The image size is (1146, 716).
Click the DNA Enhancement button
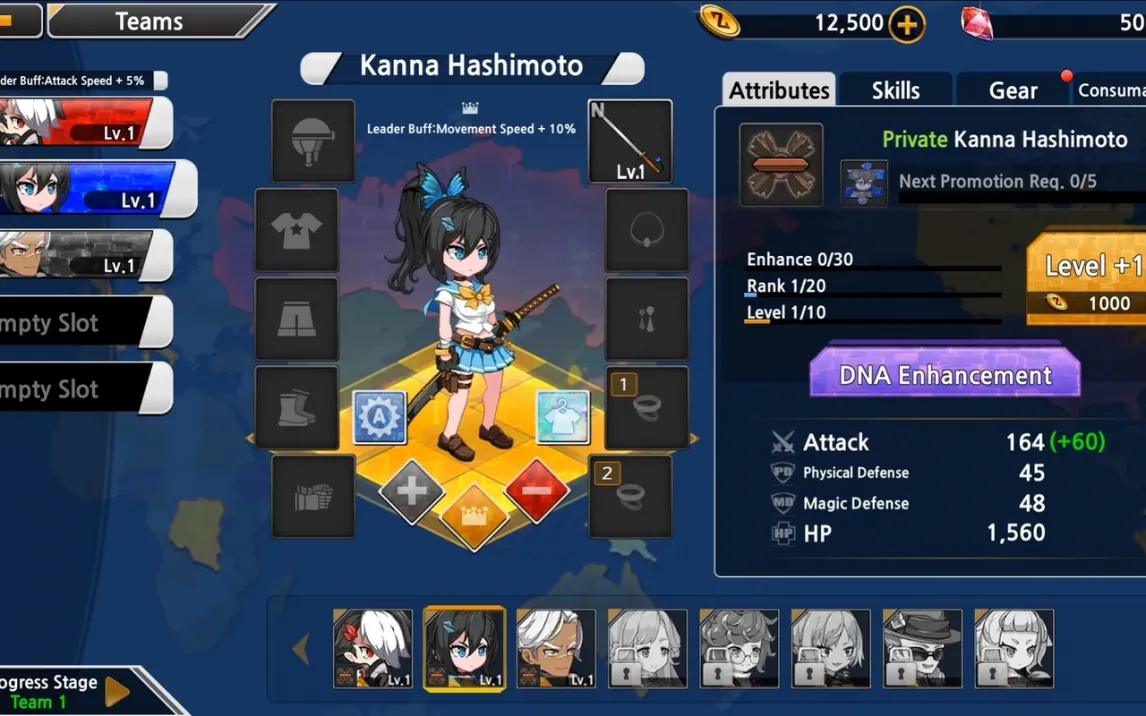[944, 375]
